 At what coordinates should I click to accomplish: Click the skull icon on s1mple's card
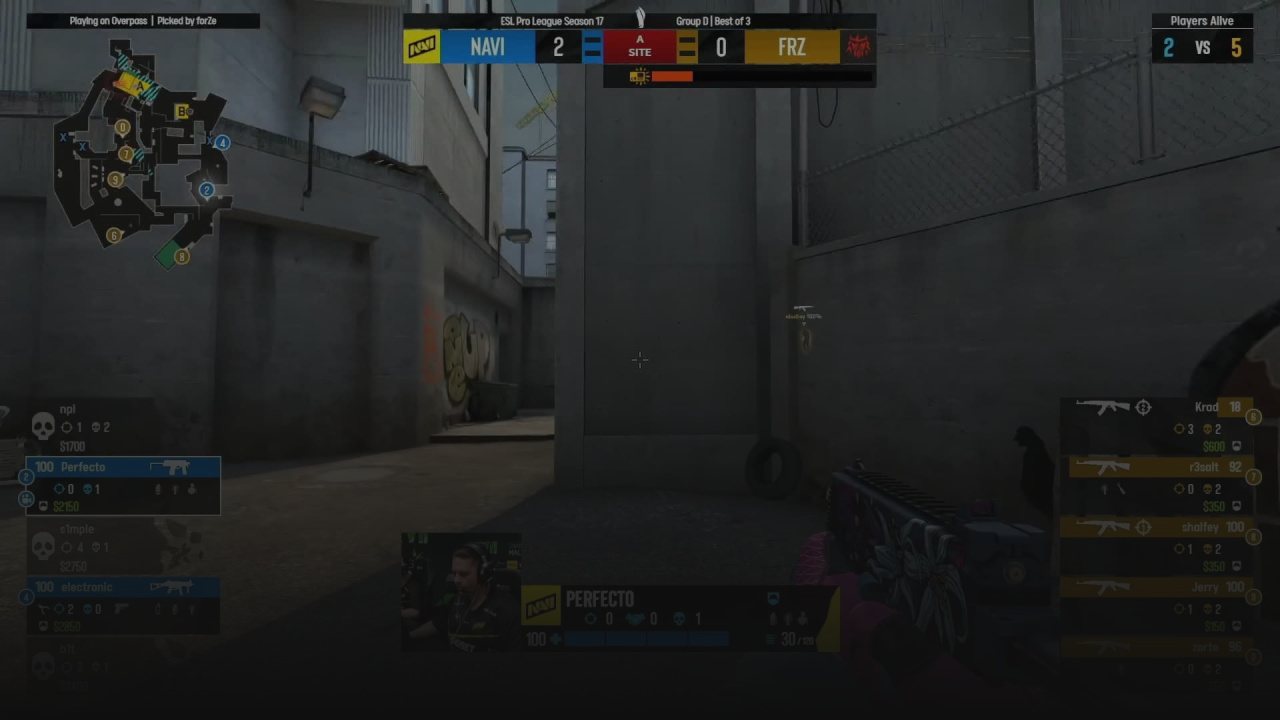[x=42, y=546]
